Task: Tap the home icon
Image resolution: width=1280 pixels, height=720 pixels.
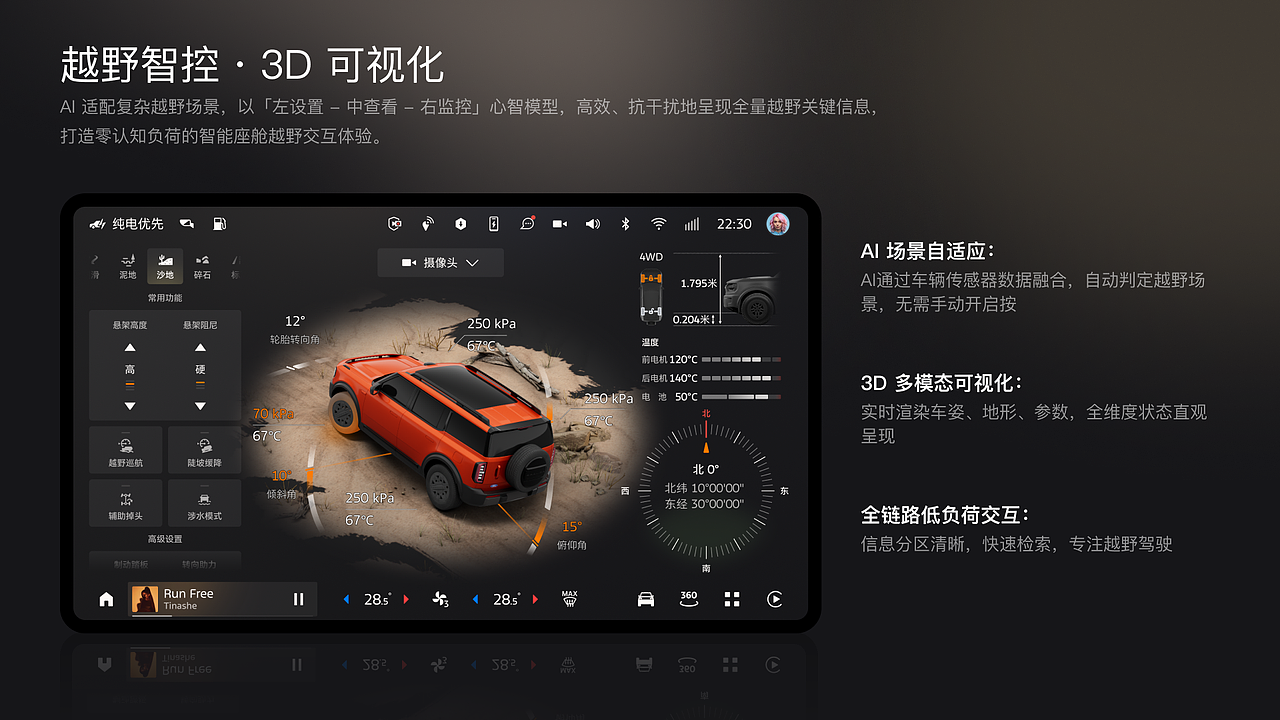Action: point(105,598)
